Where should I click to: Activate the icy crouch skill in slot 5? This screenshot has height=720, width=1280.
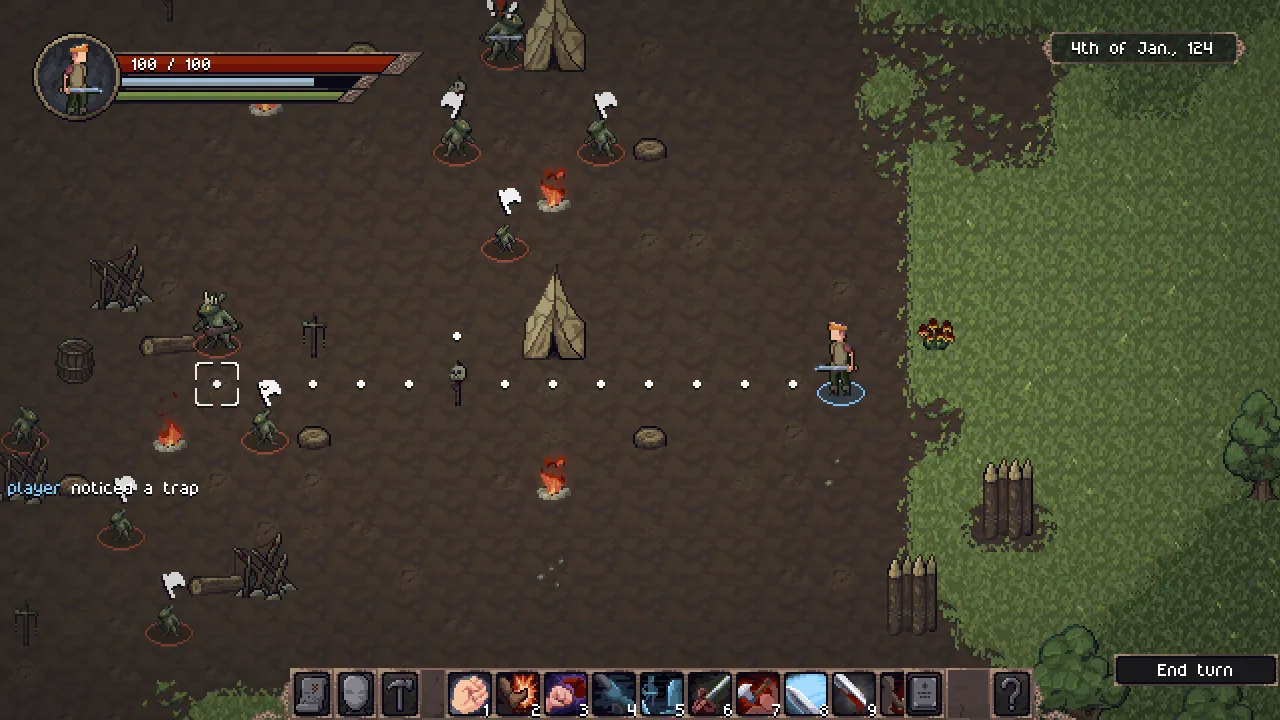(x=661, y=693)
